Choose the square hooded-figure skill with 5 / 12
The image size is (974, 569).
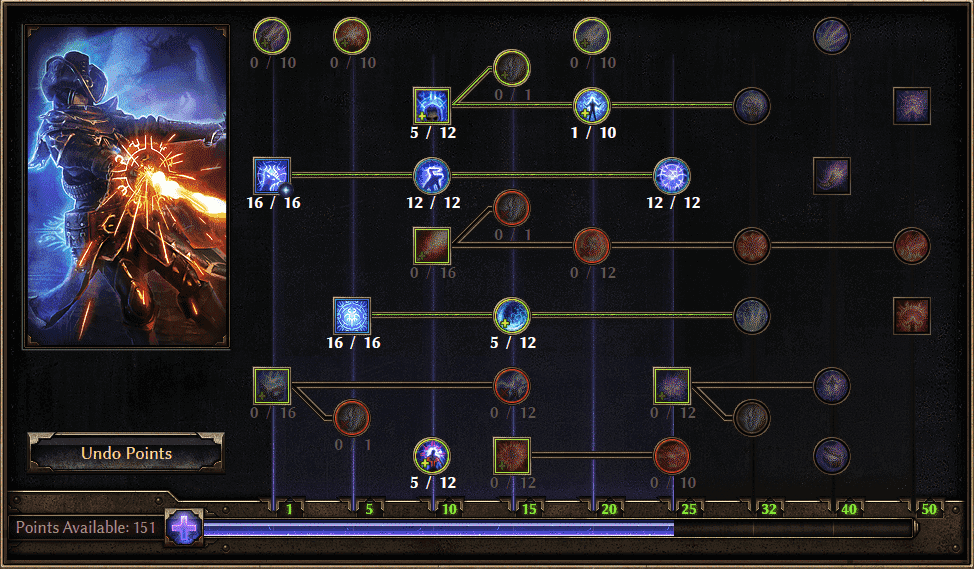pos(432,106)
